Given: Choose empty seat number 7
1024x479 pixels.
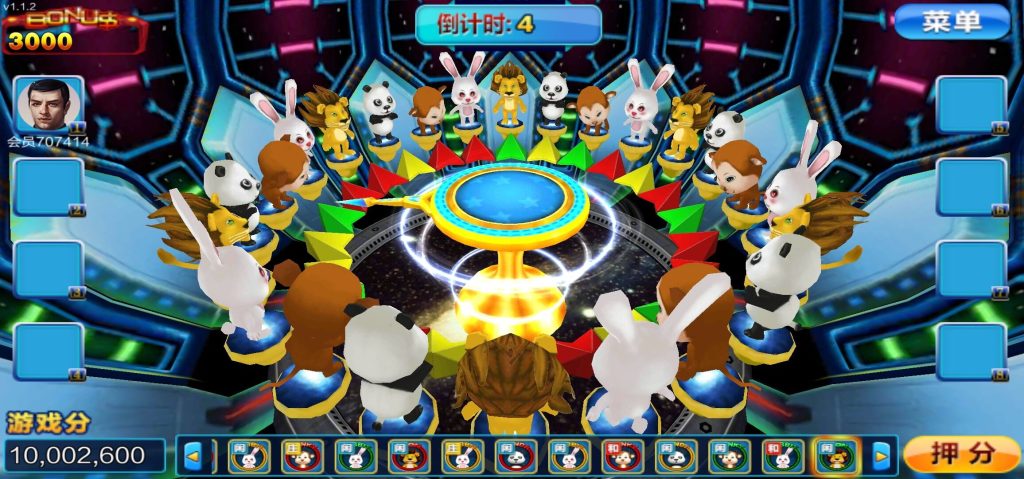Looking at the screenshot, I should [x=971, y=269].
